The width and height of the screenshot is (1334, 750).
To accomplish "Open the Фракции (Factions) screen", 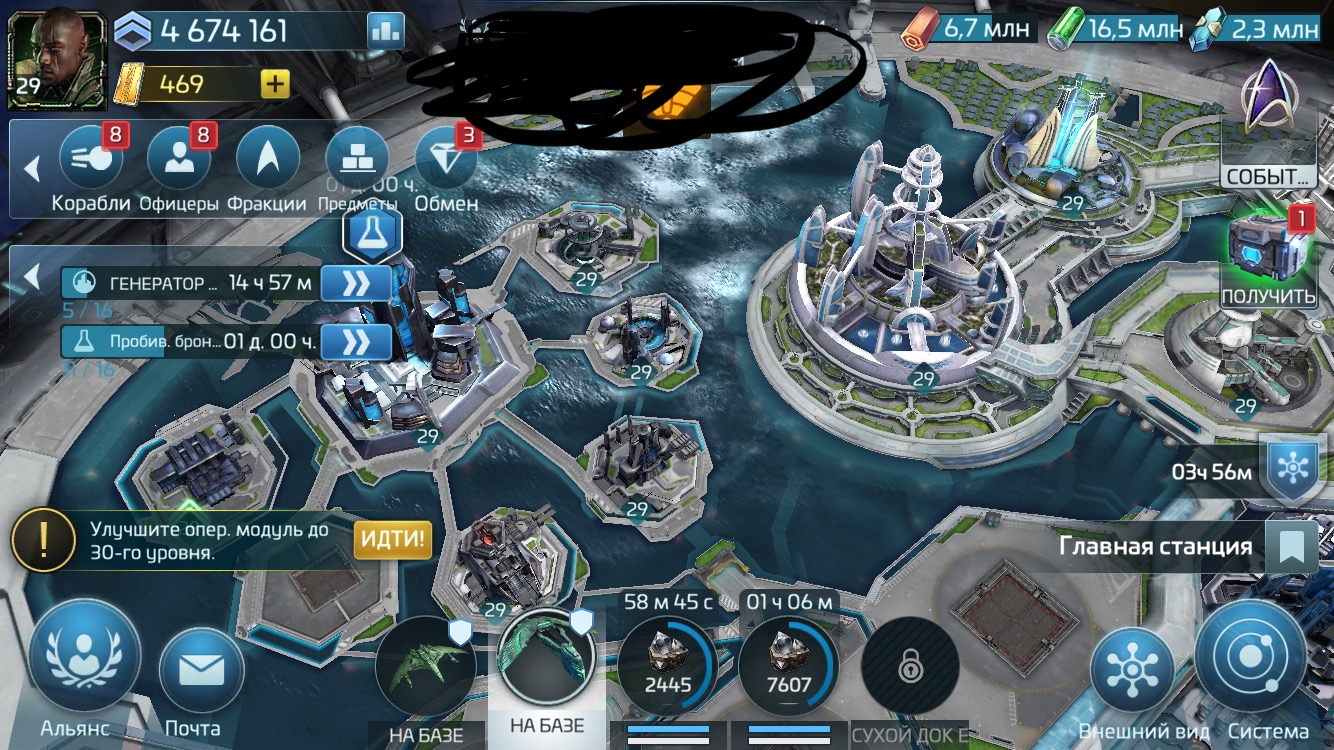I will [267, 160].
